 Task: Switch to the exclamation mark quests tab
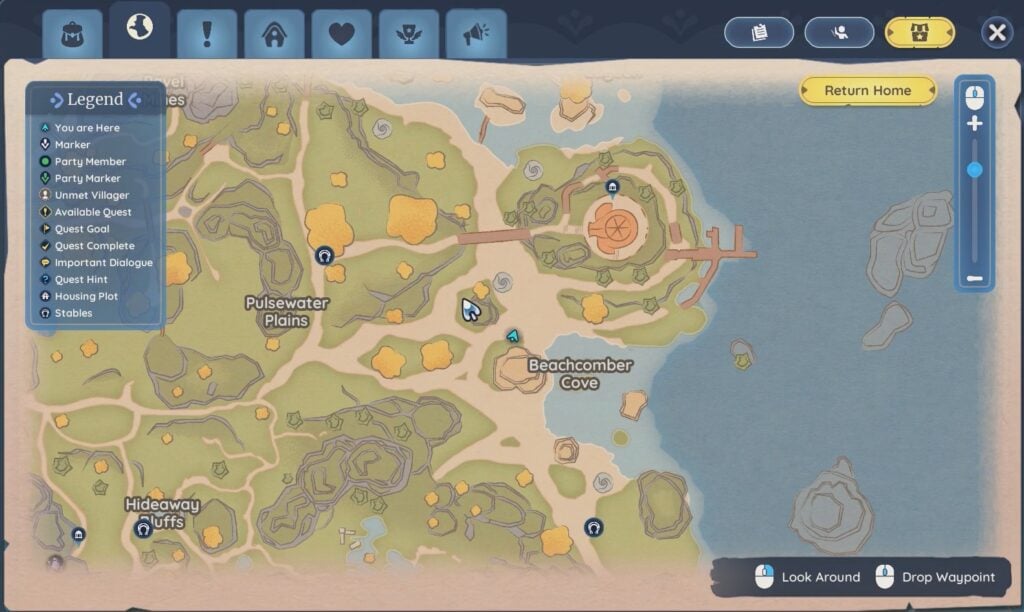pyautogui.click(x=207, y=34)
